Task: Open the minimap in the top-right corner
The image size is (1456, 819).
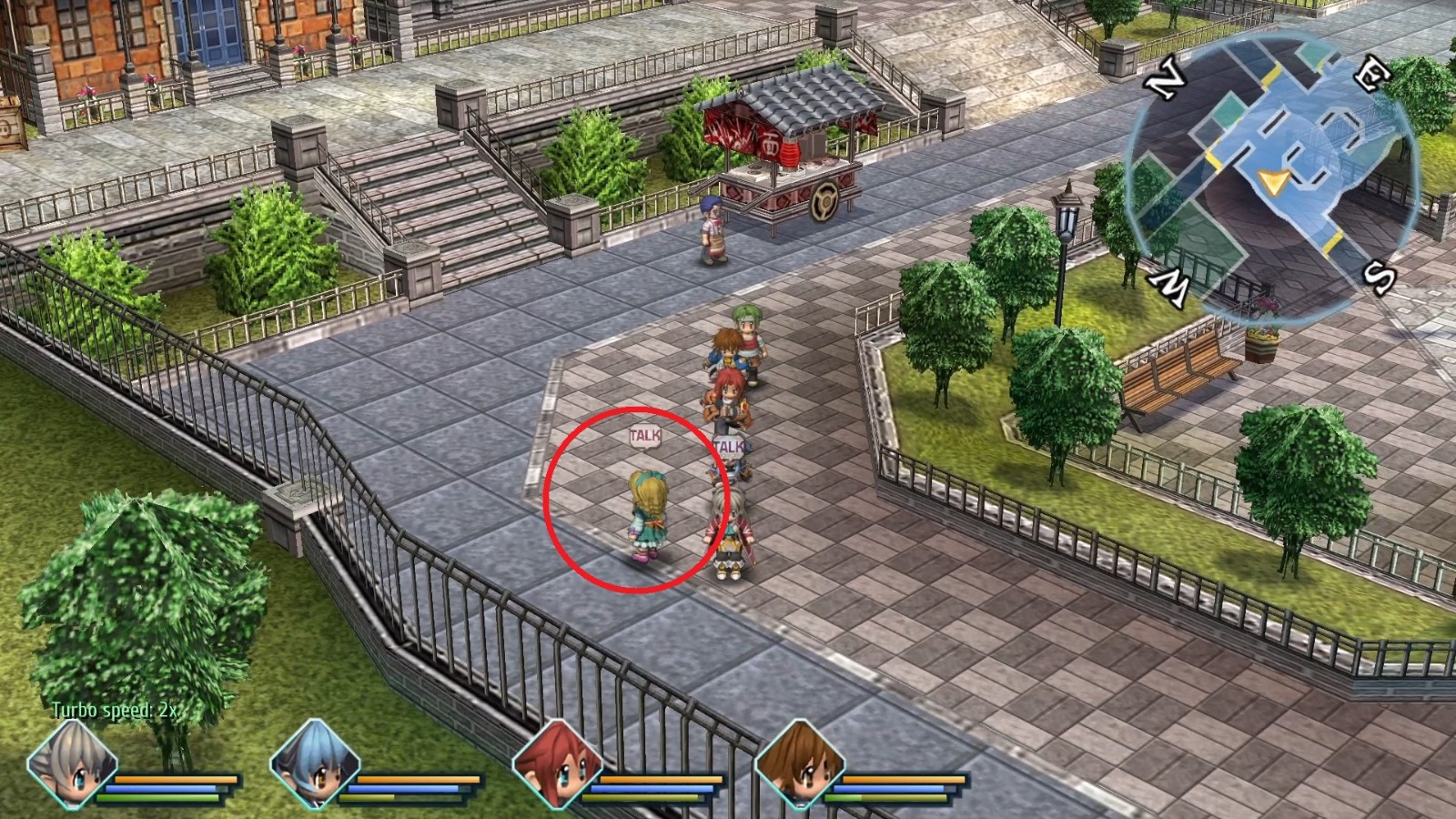Action: [1274, 168]
